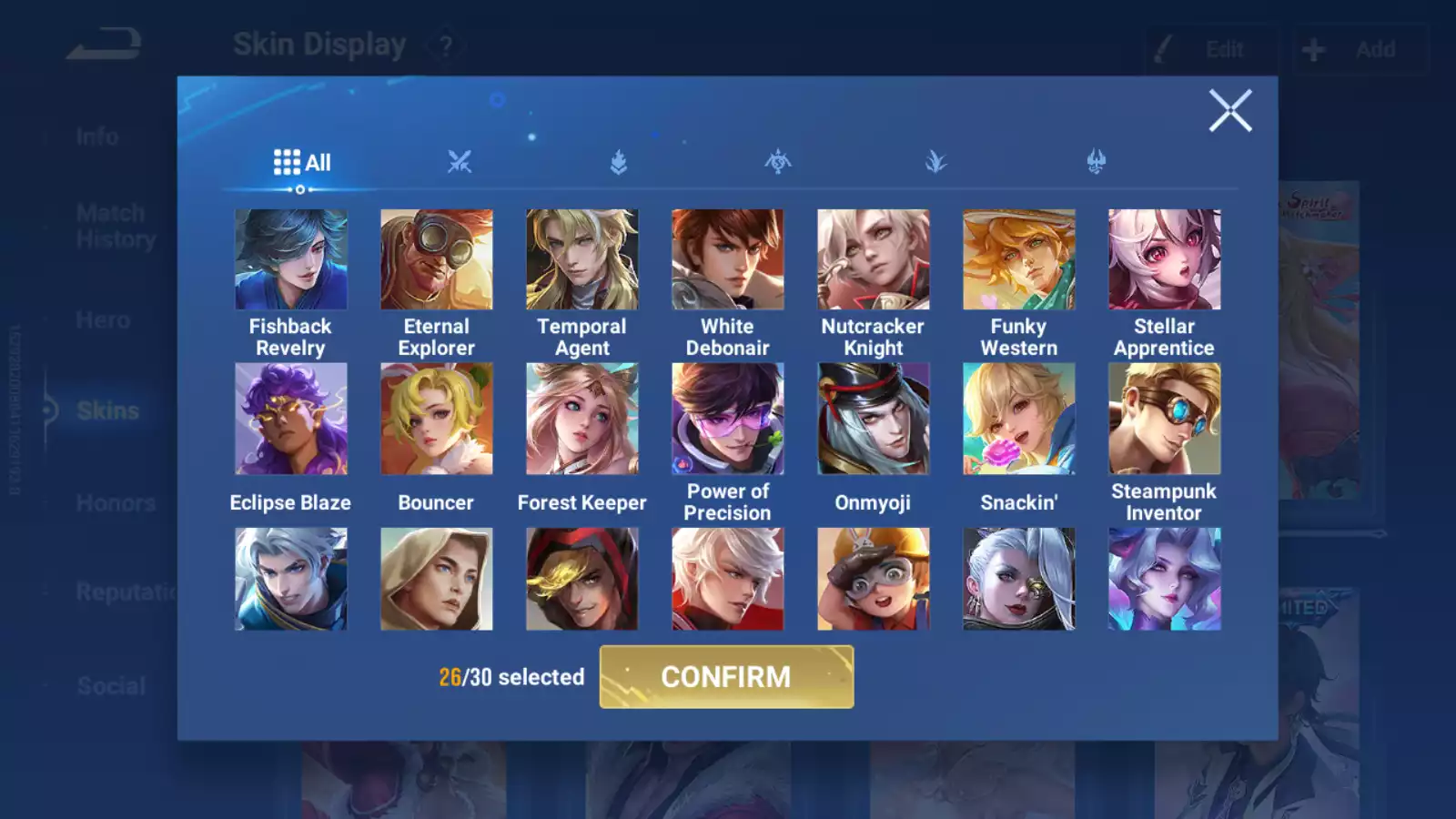Select the Eclipse Blaze skin
The image size is (1456, 819).
pos(290,420)
